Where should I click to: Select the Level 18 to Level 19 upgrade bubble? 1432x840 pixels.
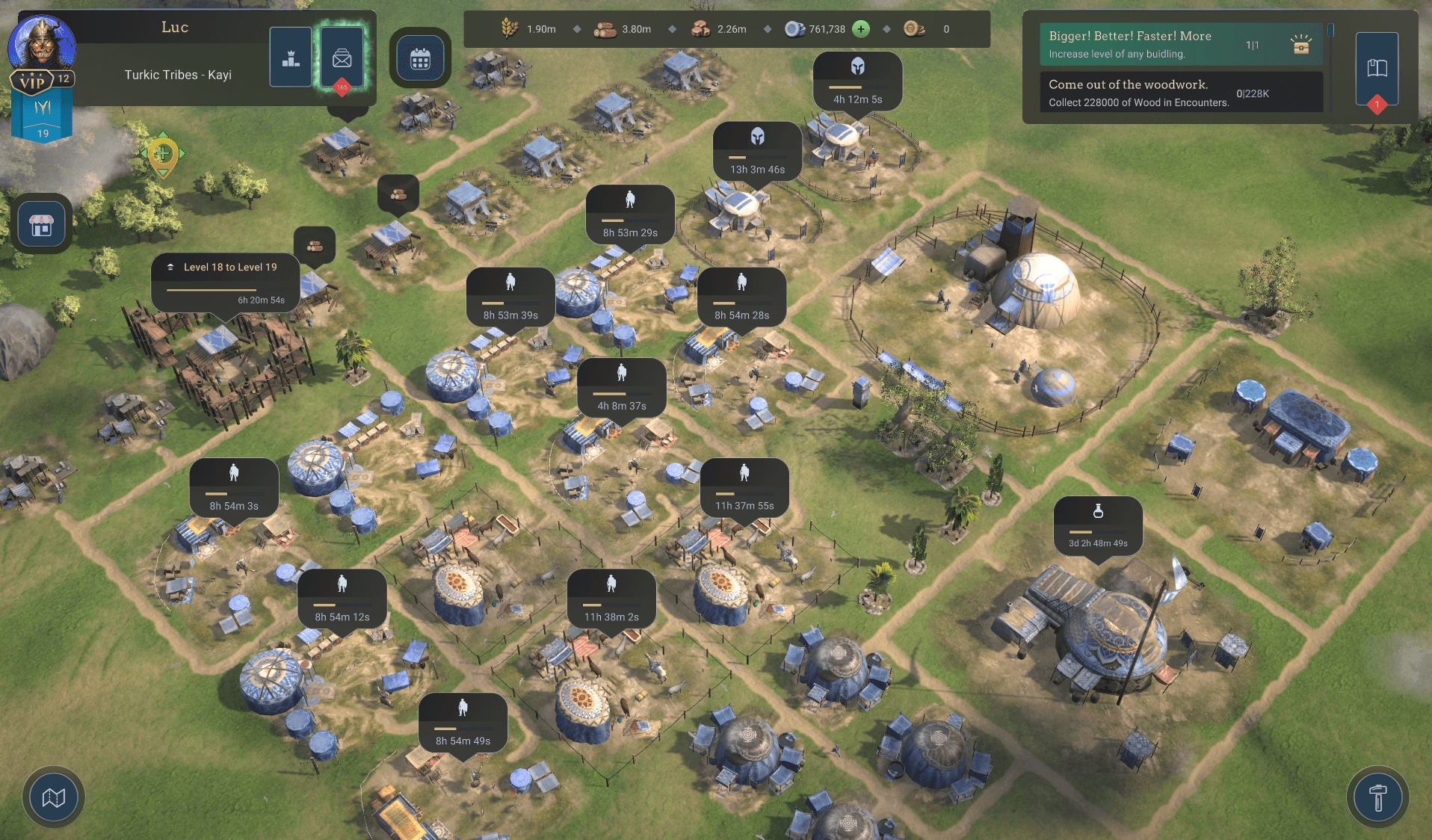(x=225, y=282)
